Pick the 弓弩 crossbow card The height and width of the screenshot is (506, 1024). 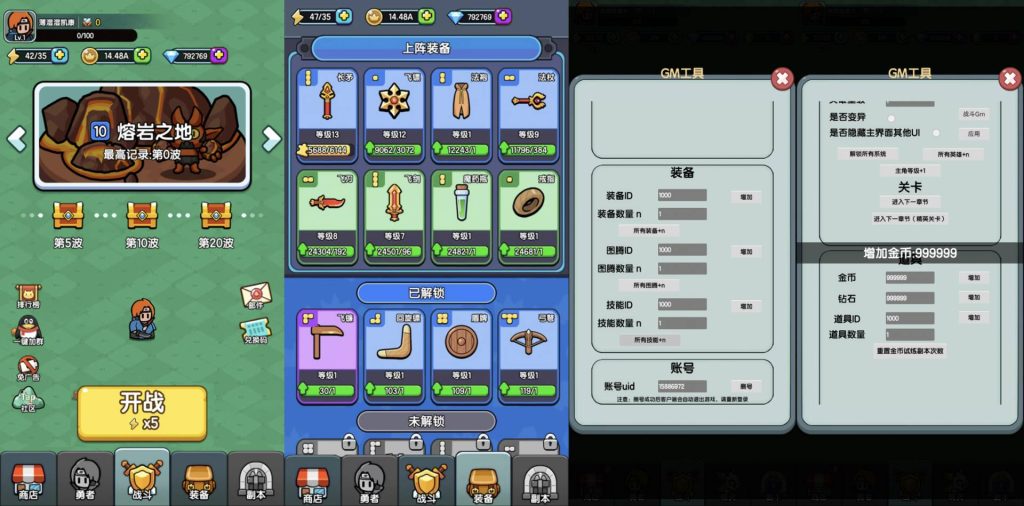pyautogui.click(x=528, y=352)
